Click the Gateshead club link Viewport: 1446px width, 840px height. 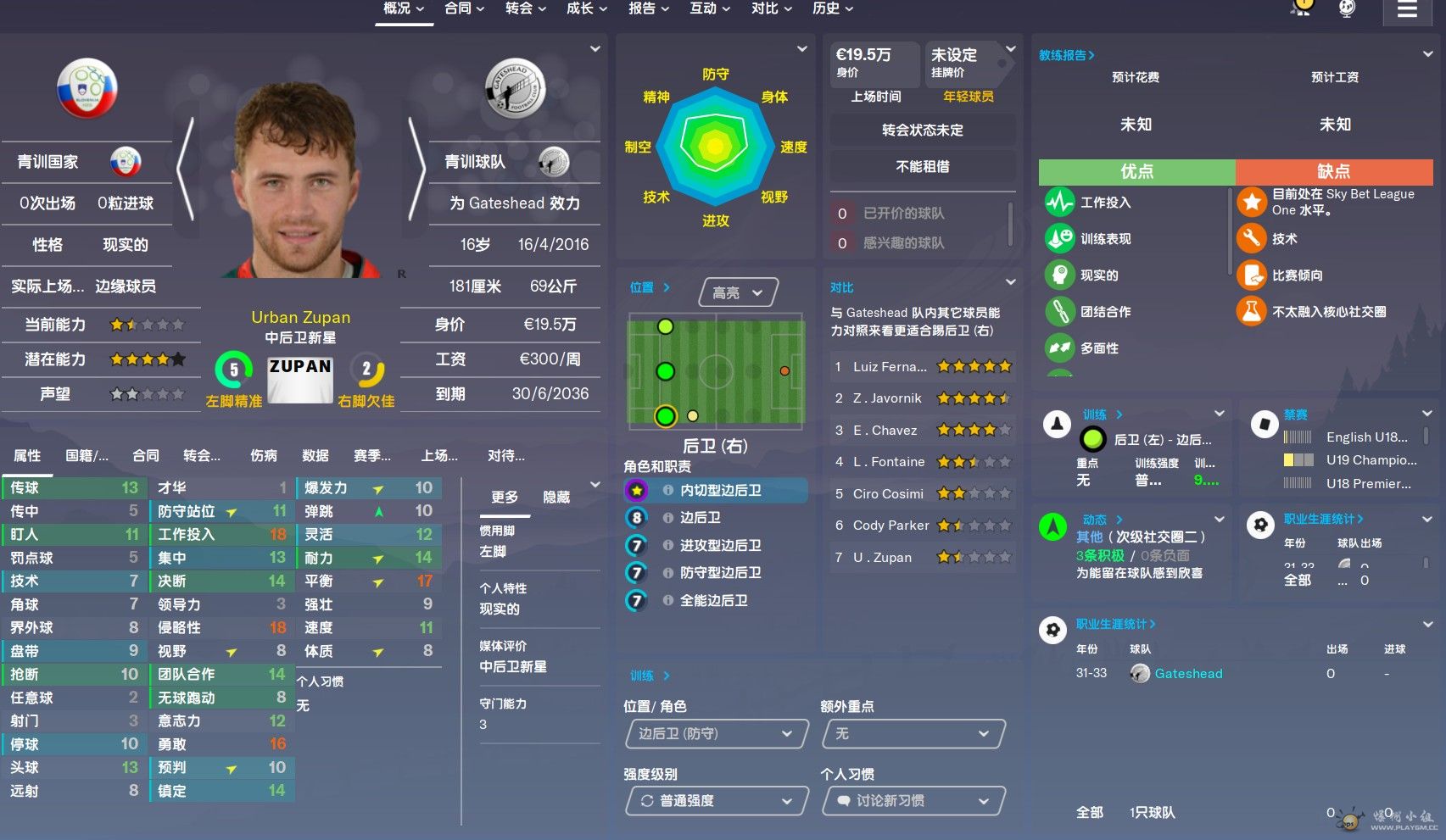(x=1188, y=674)
